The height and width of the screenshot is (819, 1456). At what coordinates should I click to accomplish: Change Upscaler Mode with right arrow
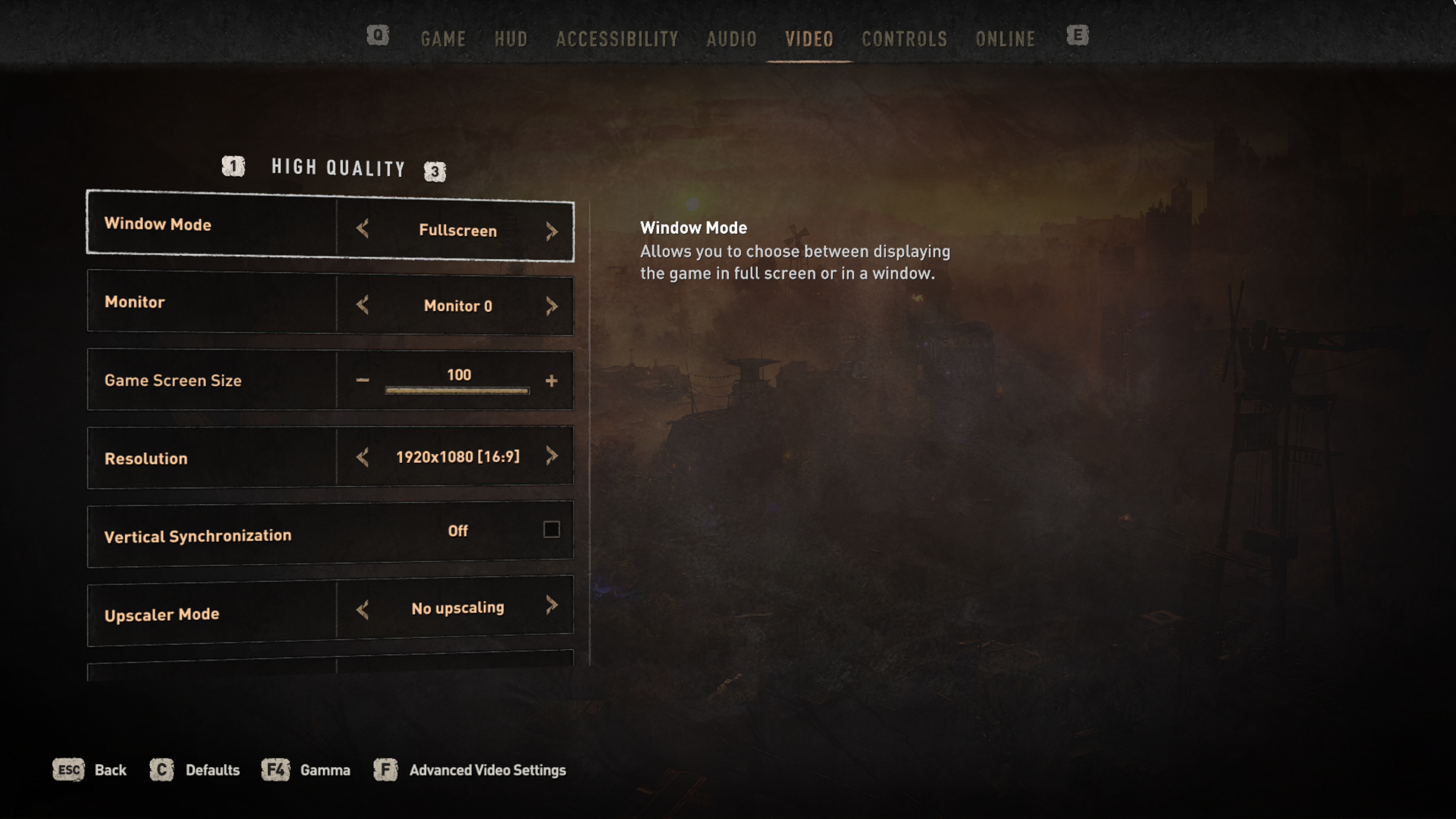pyautogui.click(x=552, y=606)
